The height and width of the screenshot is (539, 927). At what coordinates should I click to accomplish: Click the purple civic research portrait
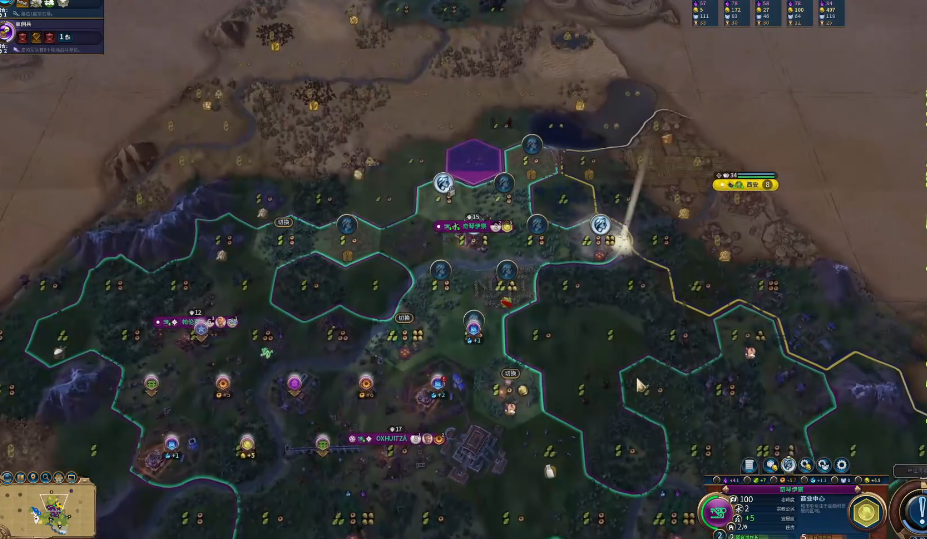click(x=7, y=32)
